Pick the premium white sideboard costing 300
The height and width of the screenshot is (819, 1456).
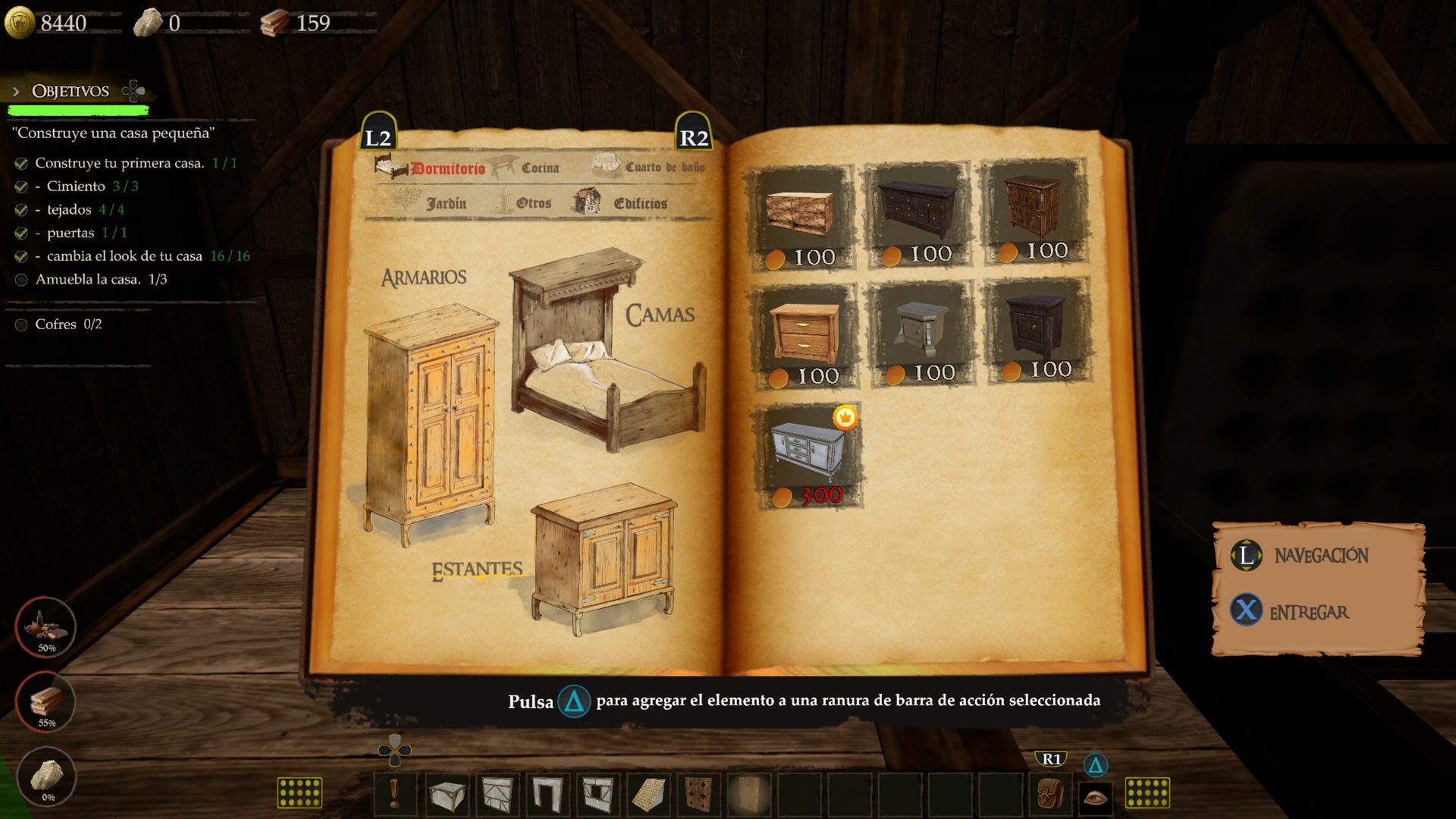point(808,453)
